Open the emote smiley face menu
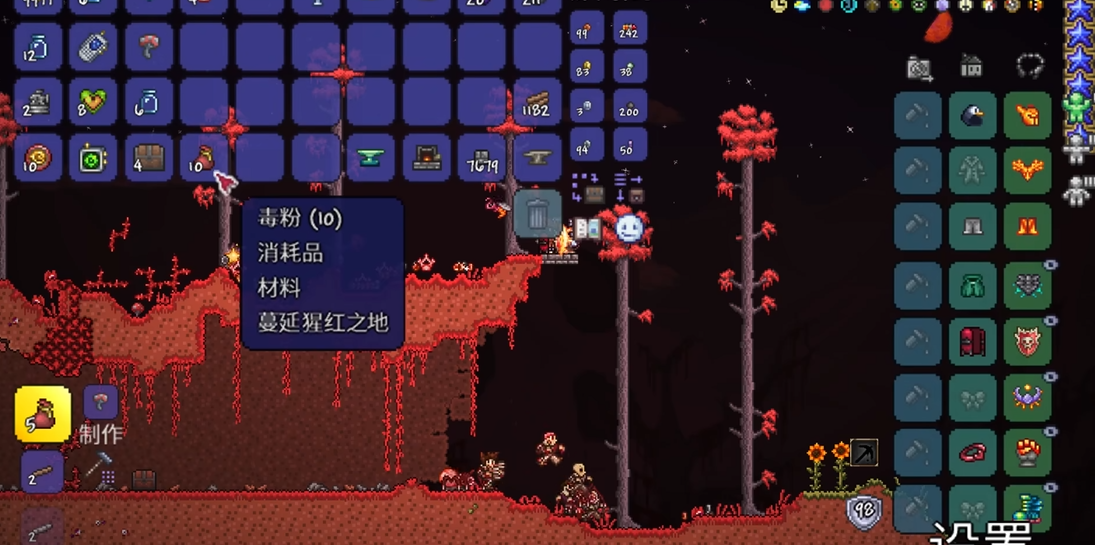The width and height of the screenshot is (1095, 545). pyautogui.click(x=629, y=229)
